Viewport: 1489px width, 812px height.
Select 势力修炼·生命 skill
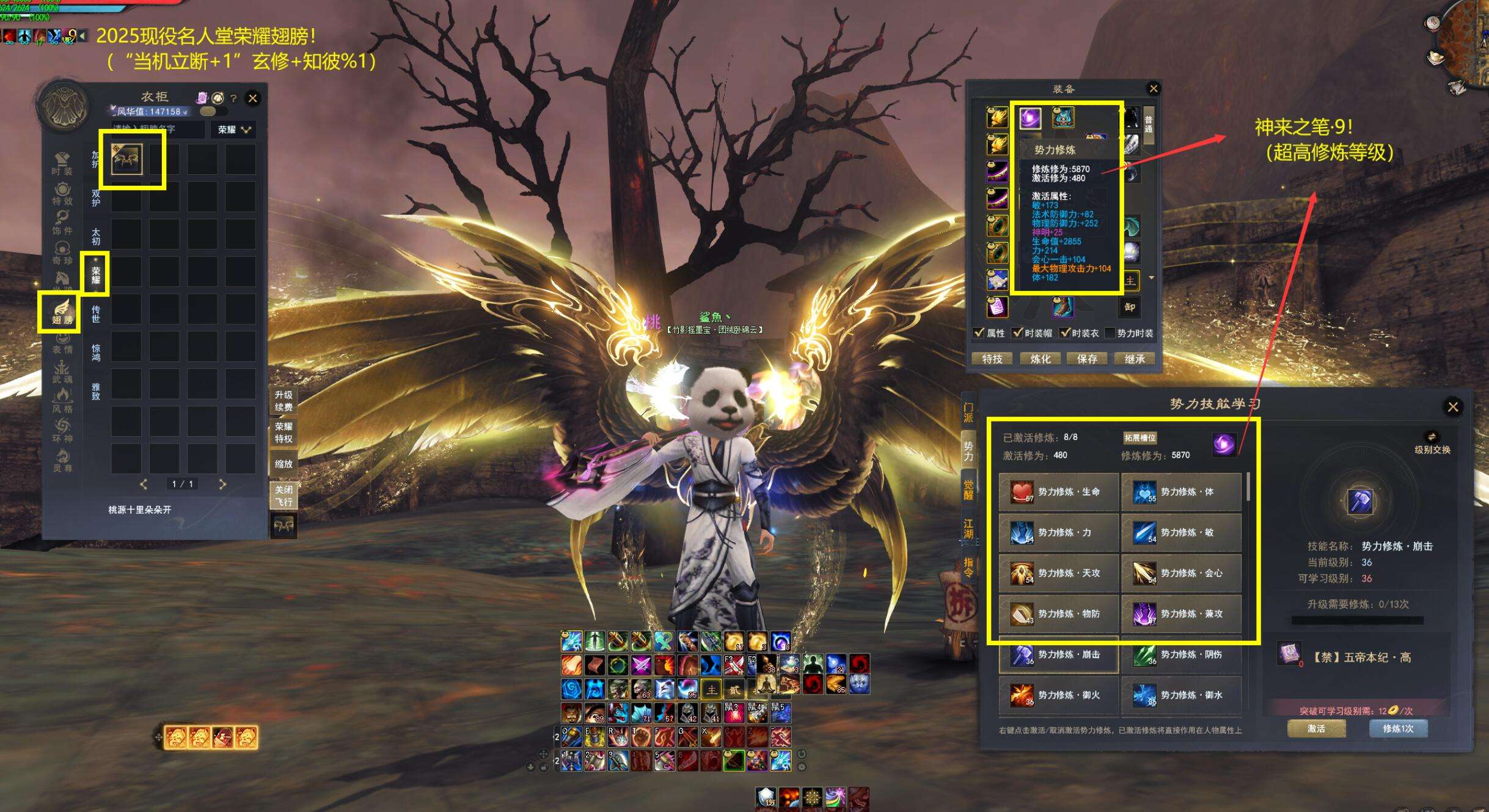point(1059,492)
